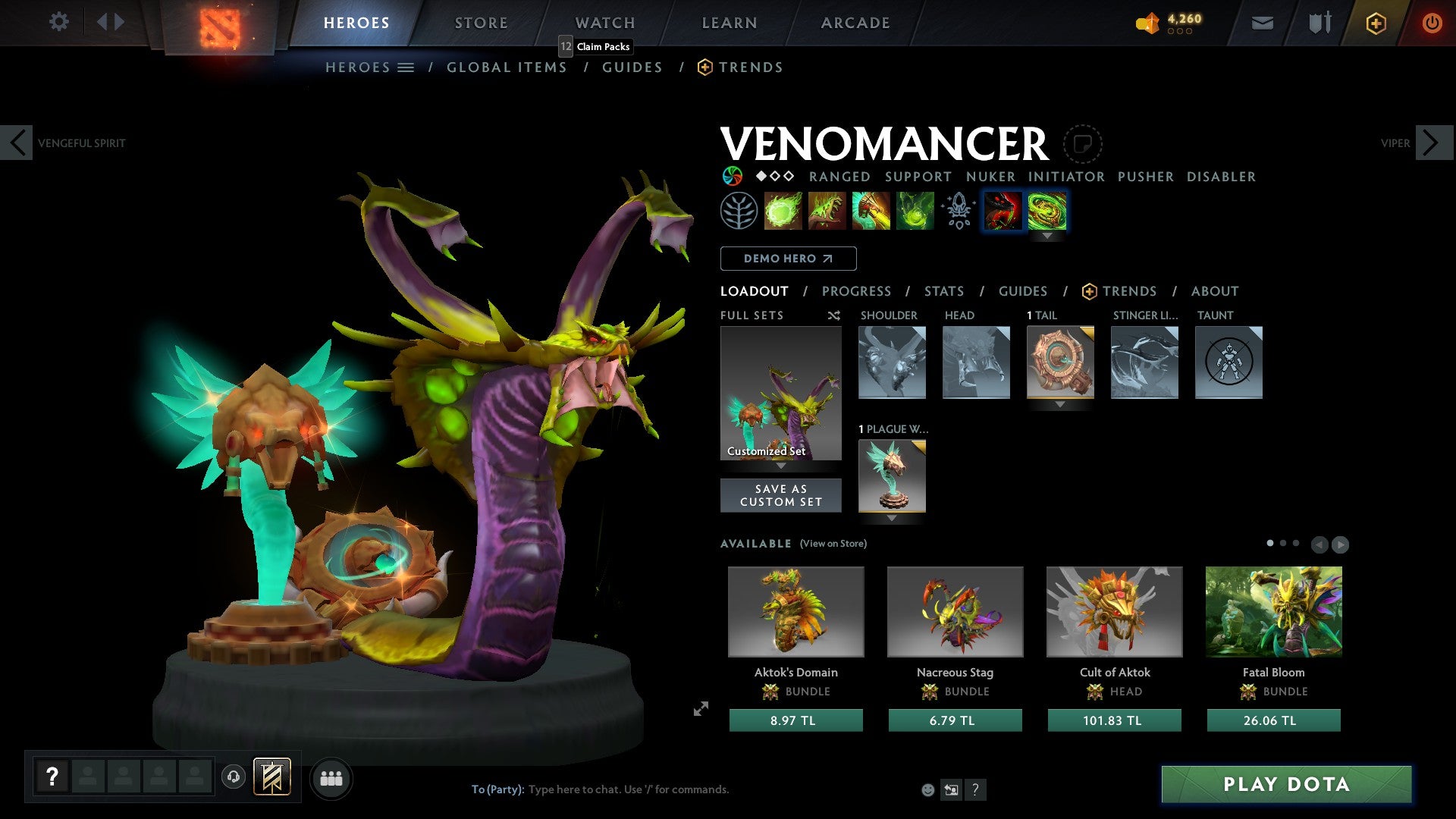Open the WATCH section in the top menu
Viewport: 1456px width, 819px height.
click(x=604, y=22)
